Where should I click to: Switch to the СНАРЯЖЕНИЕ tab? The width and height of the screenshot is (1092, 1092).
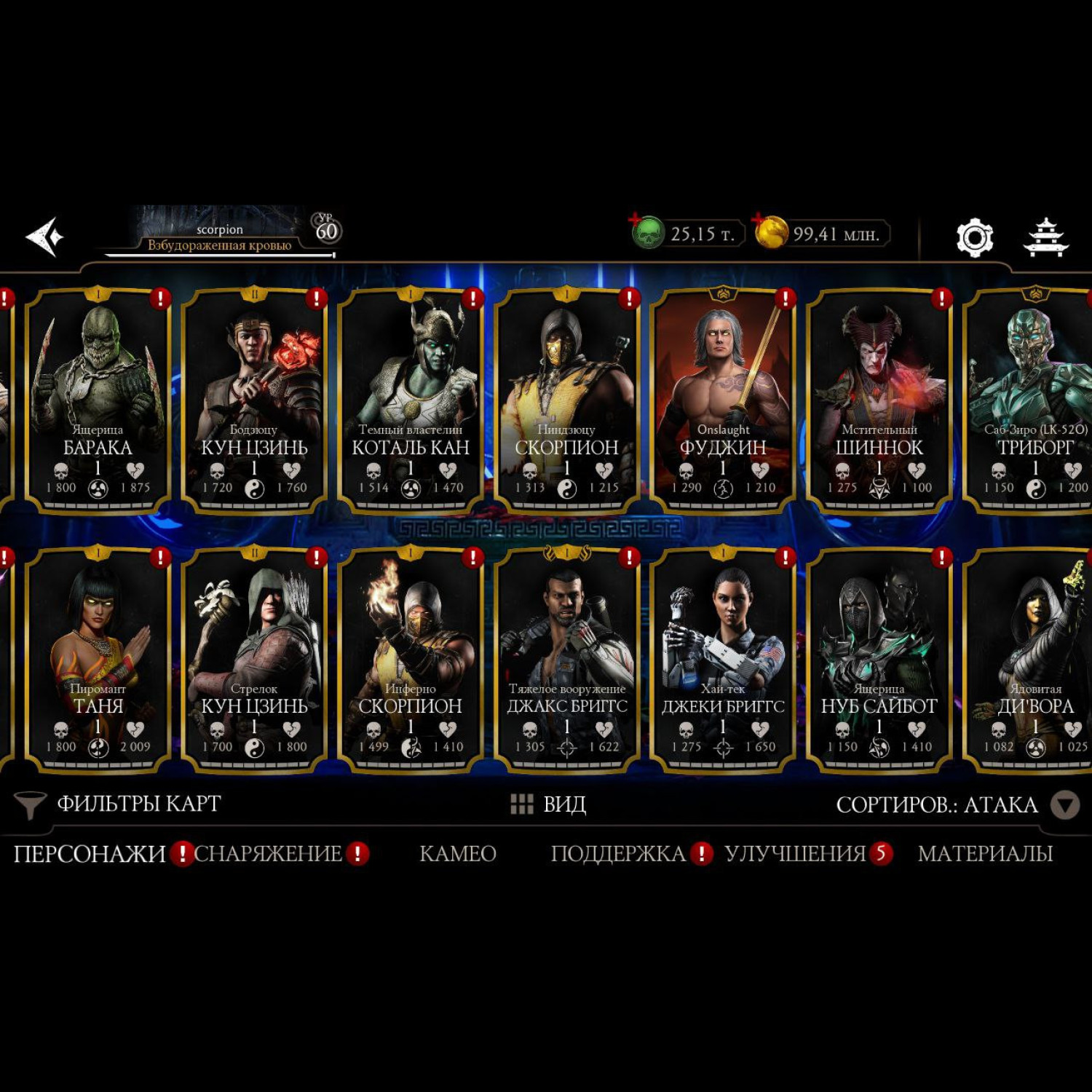coord(268,853)
